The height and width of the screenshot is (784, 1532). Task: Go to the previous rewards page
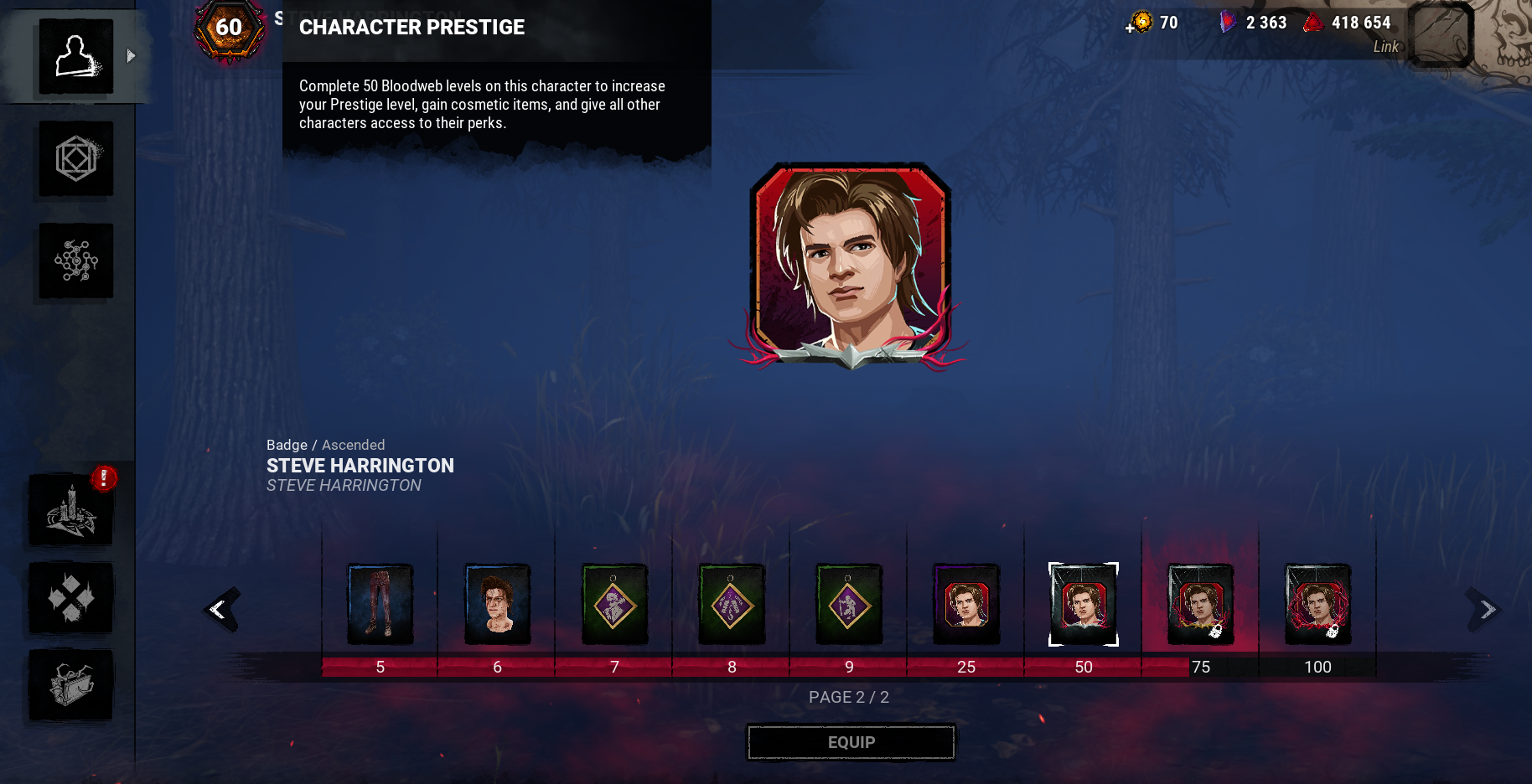[221, 609]
